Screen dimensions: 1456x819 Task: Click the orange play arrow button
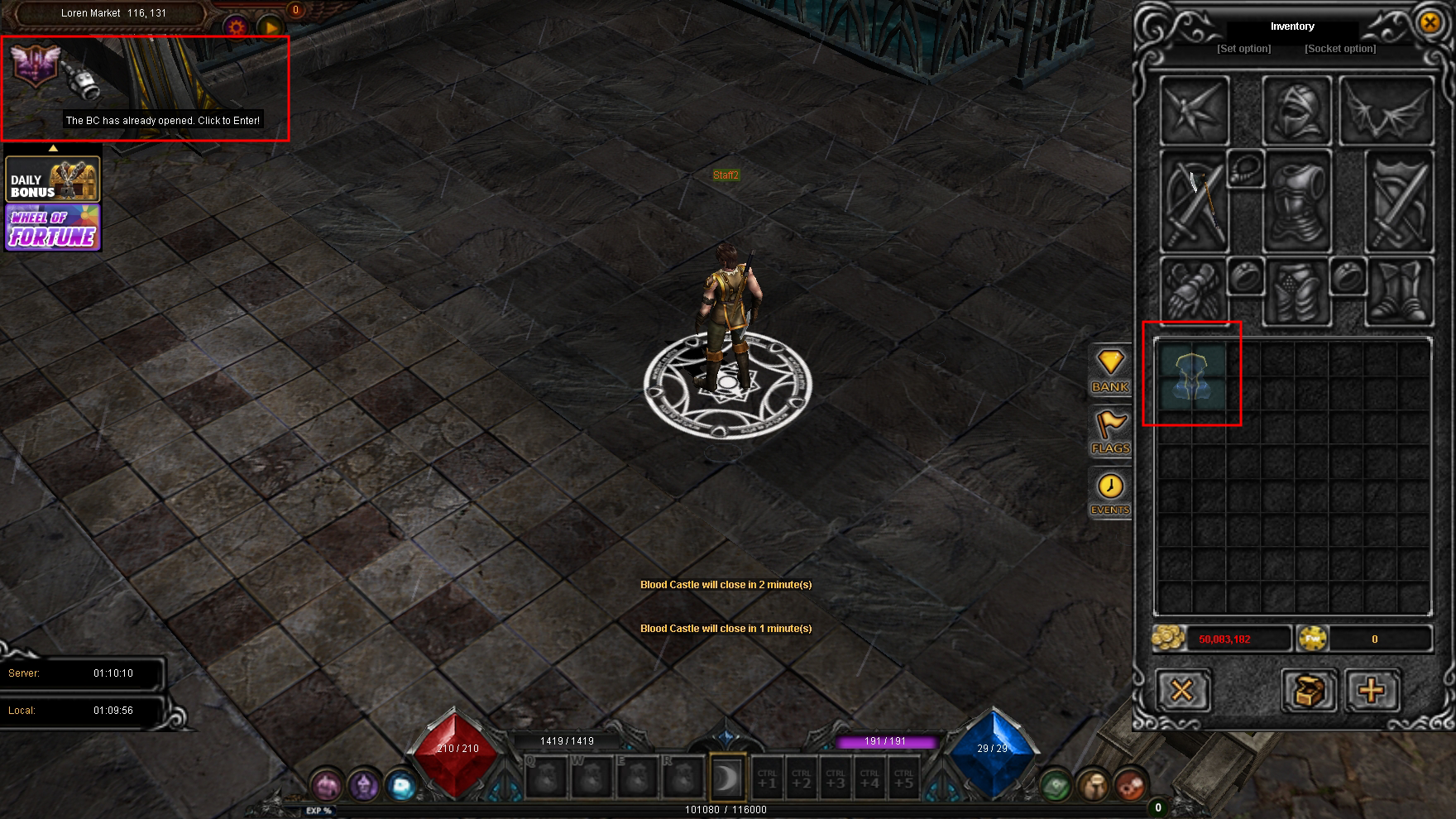271,27
